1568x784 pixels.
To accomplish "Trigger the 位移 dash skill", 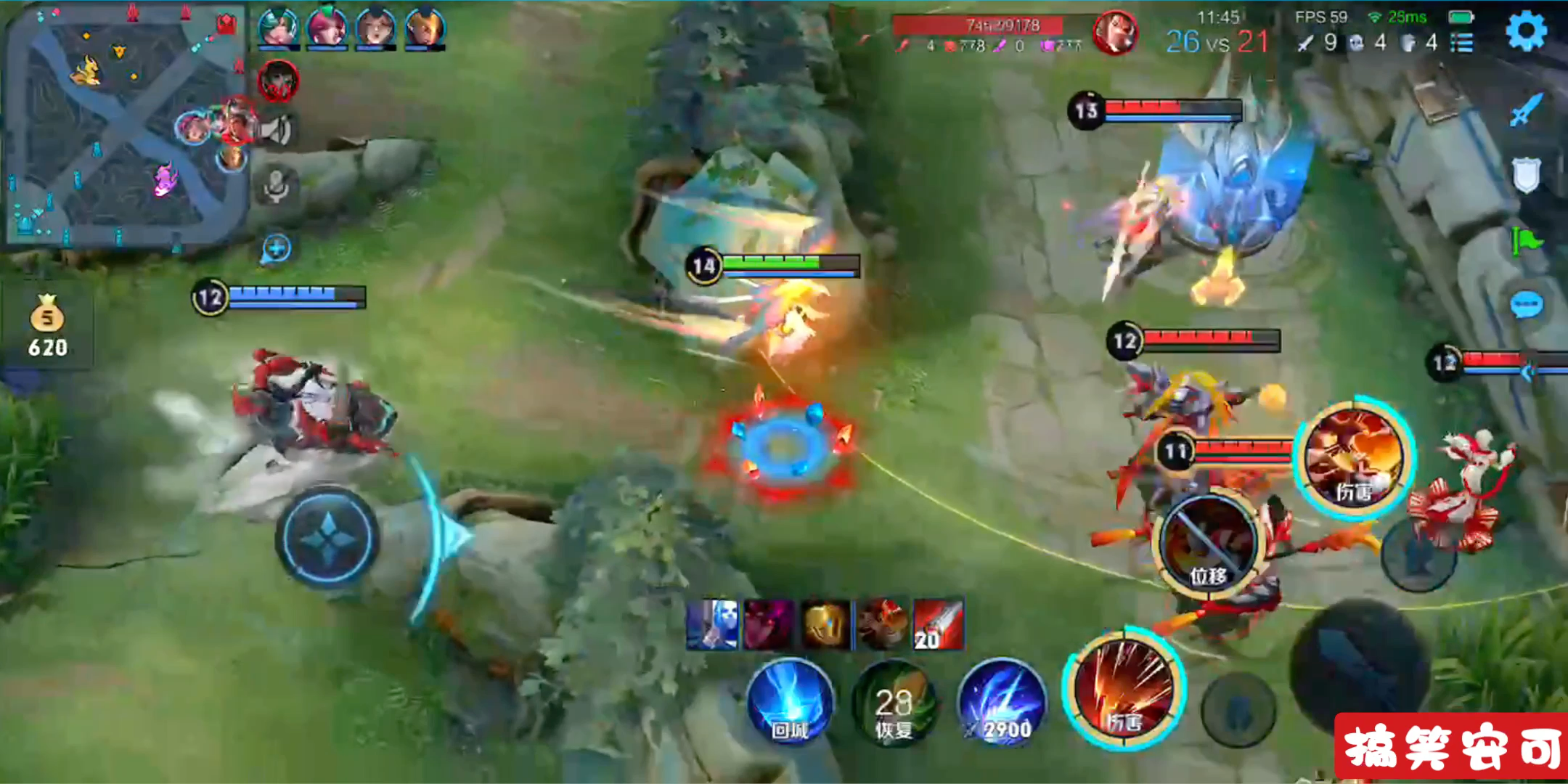I will 1208,544.
